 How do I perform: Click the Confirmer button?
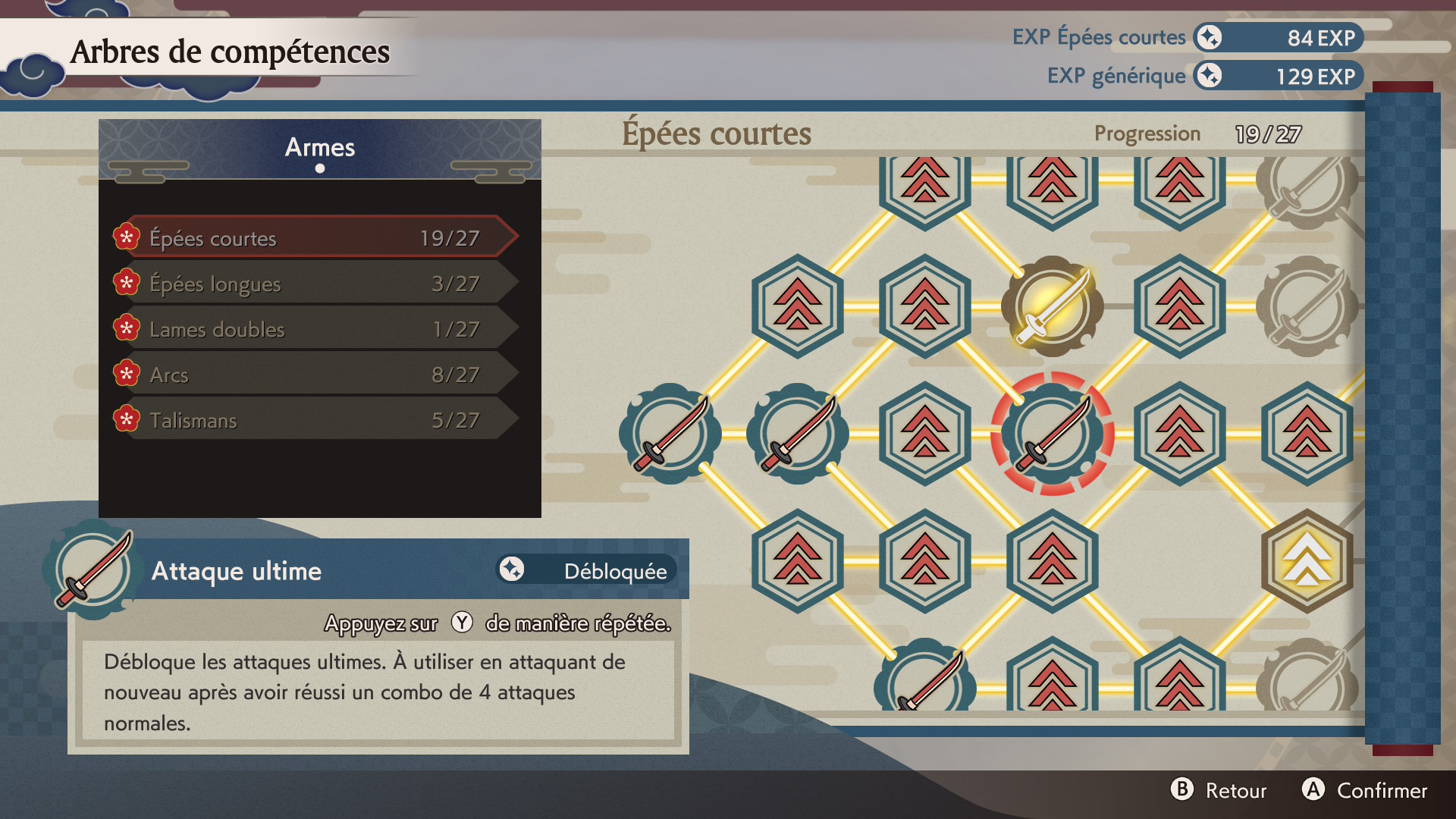coord(1365,790)
